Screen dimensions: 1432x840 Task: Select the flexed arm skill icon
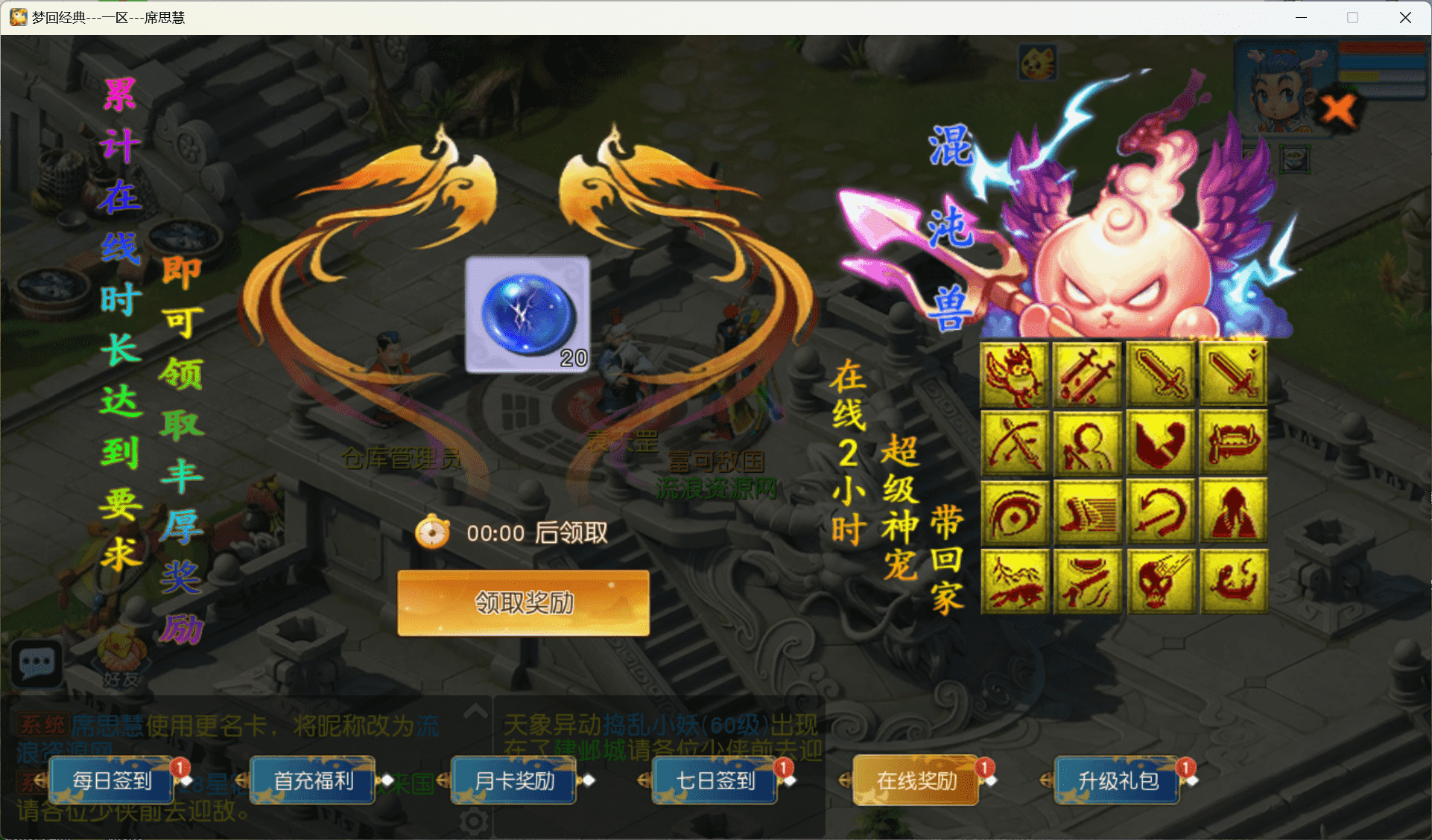pyautogui.click(x=1160, y=442)
